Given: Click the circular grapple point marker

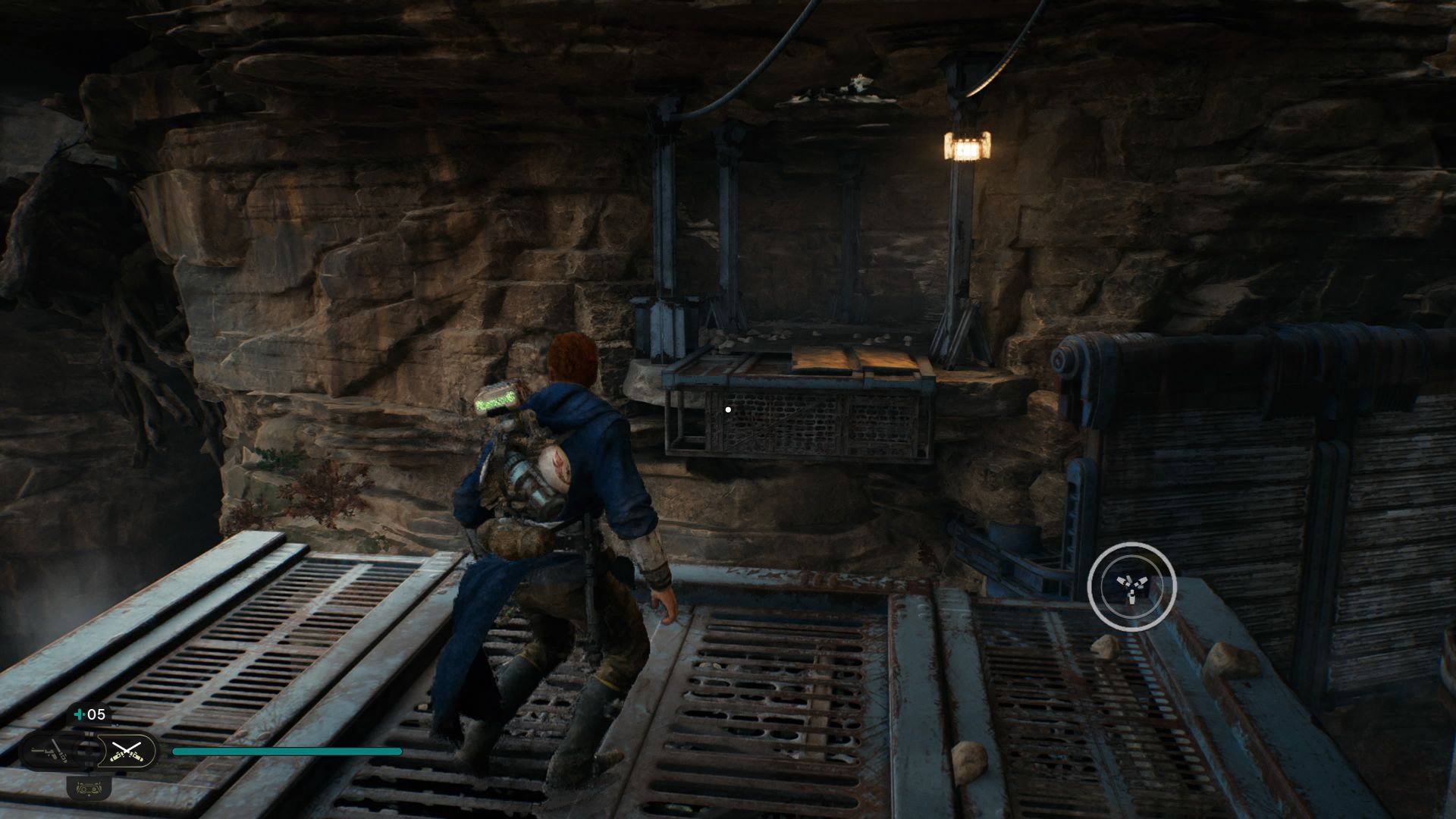Looking at the screenshot, I should click(1131, 586).
